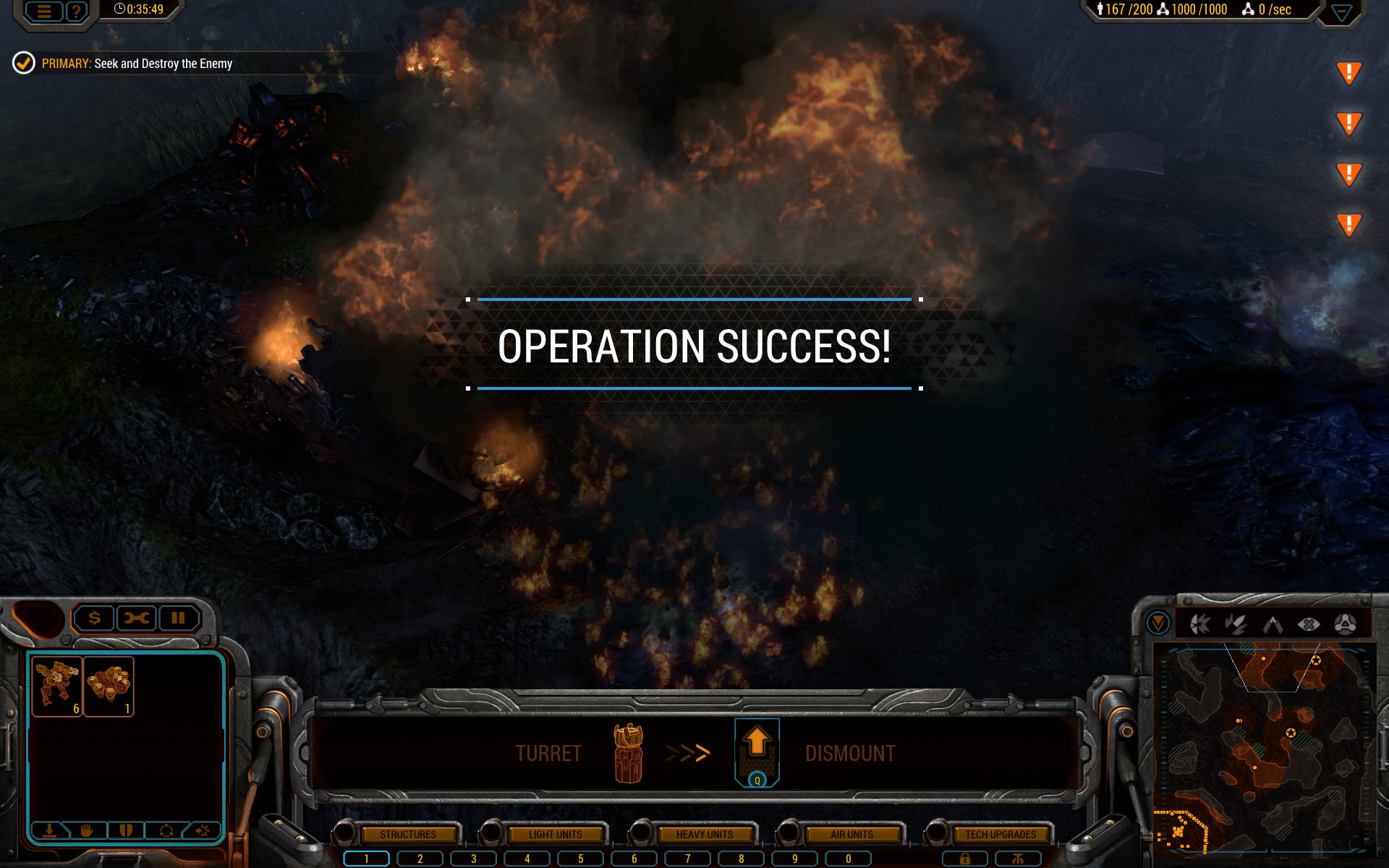
Task: Open the Heavy Units build tab
Action: 704,834
